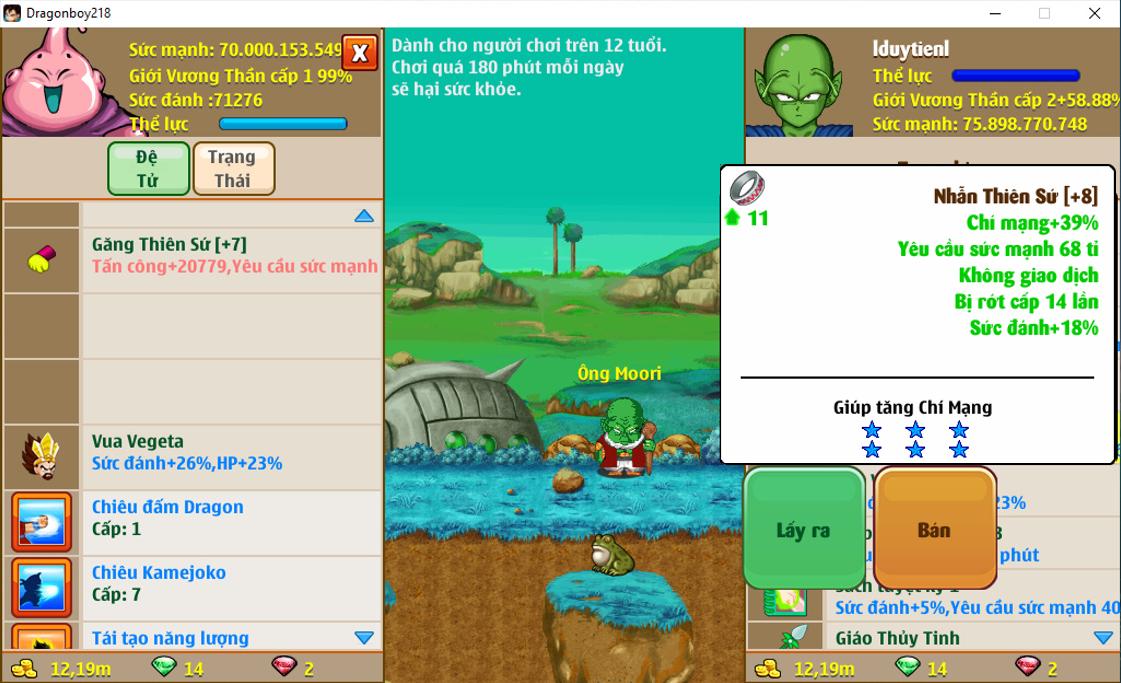Click the down arrow in right list
The height and width of the screenshot is (683, 1121).
[1103, 638]
